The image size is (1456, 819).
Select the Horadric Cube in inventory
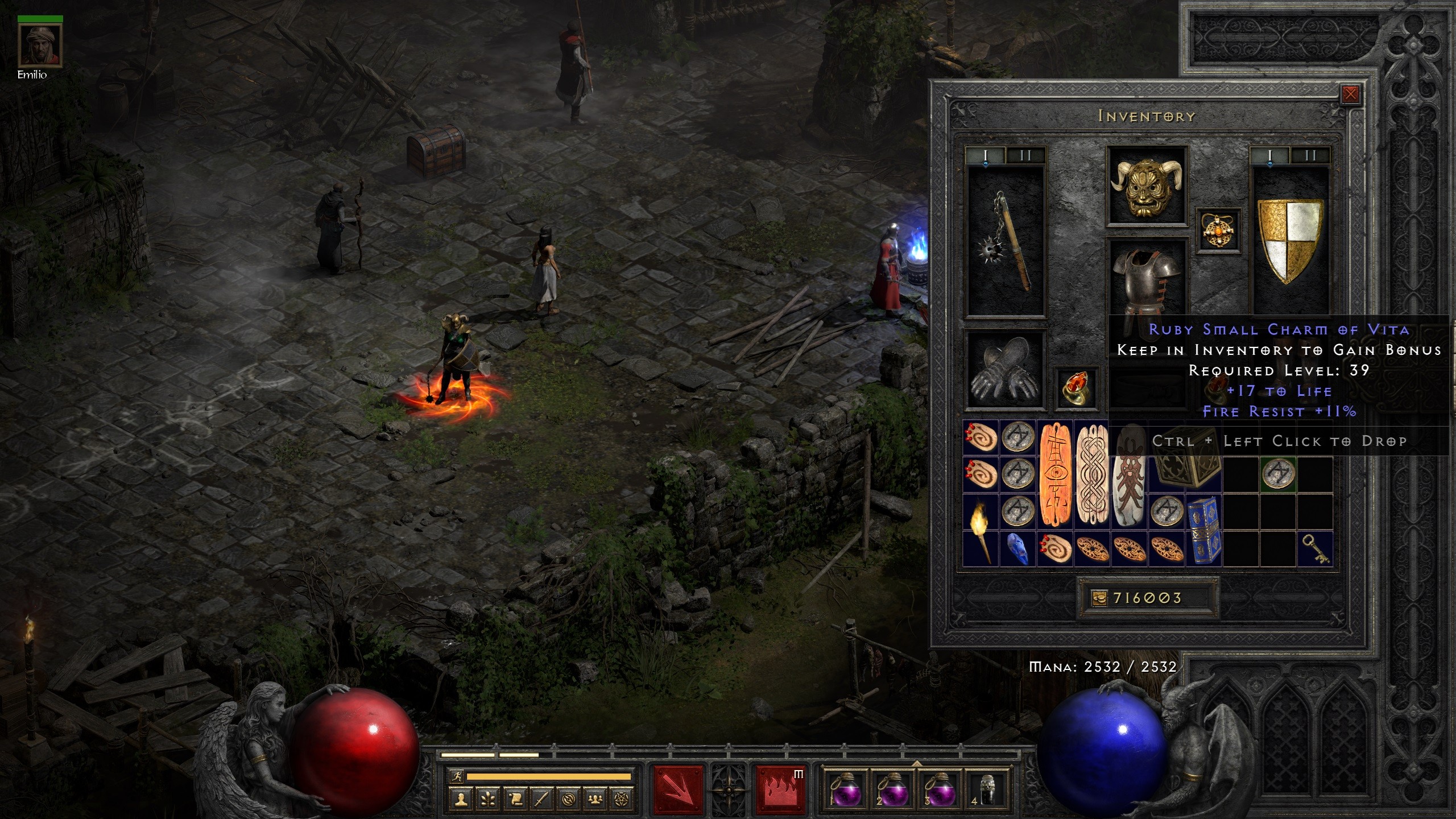(x=1185, y=471)
